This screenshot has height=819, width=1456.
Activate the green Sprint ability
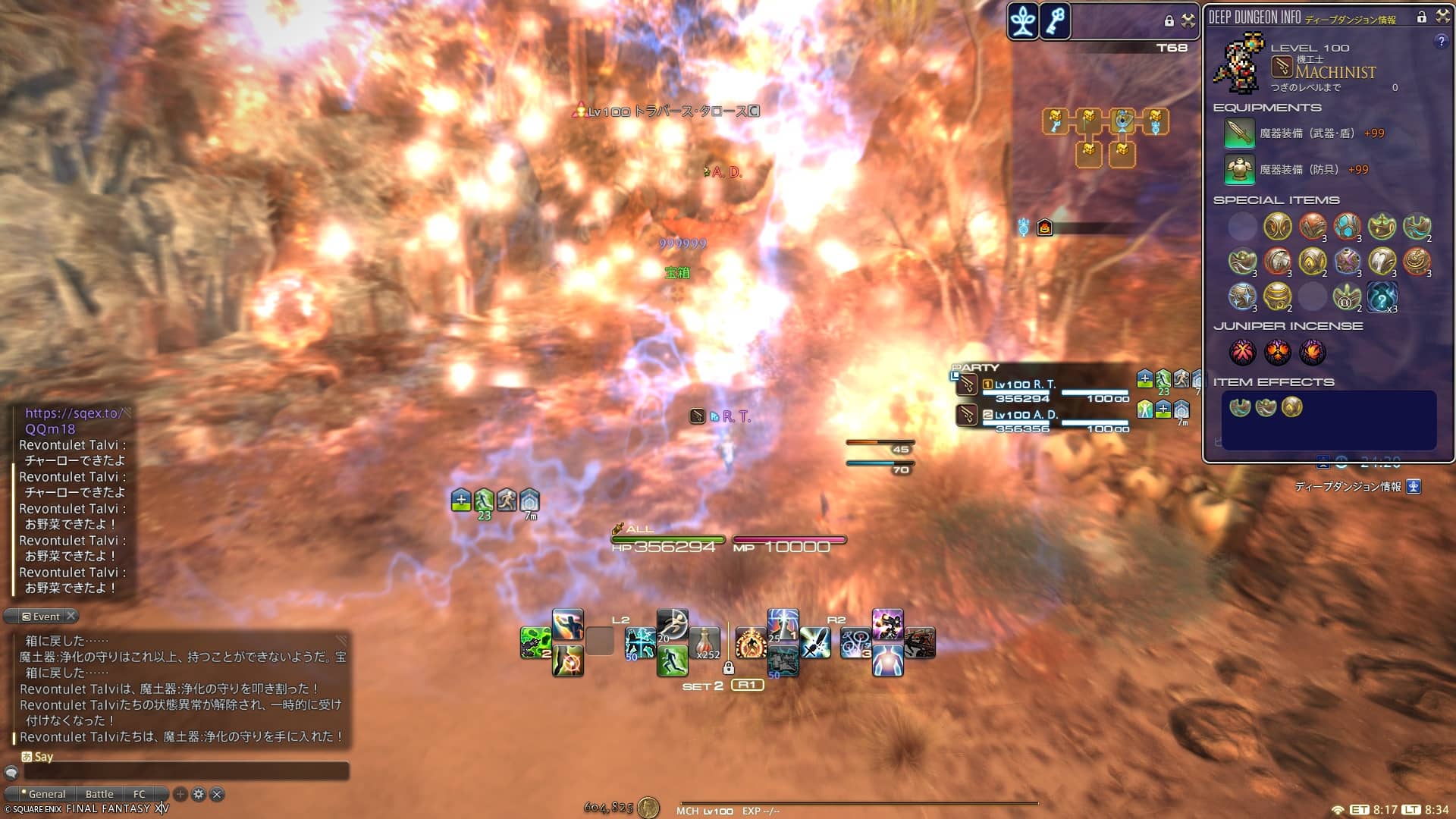pos(672,661)
